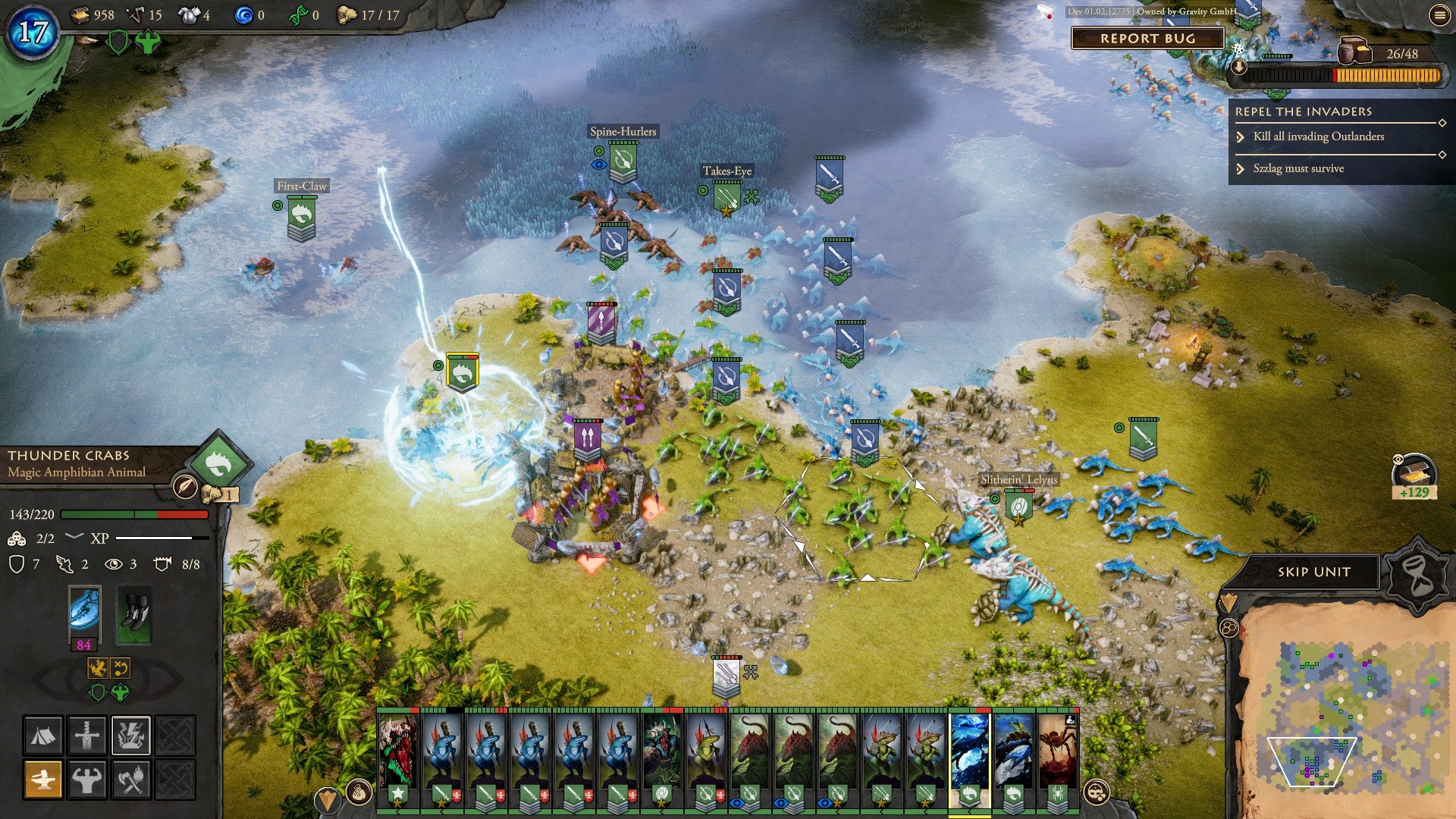The image size is (1456, 819).
Task: Select the Kill all invading Outlanders objective
Action: coord(1318,136)
